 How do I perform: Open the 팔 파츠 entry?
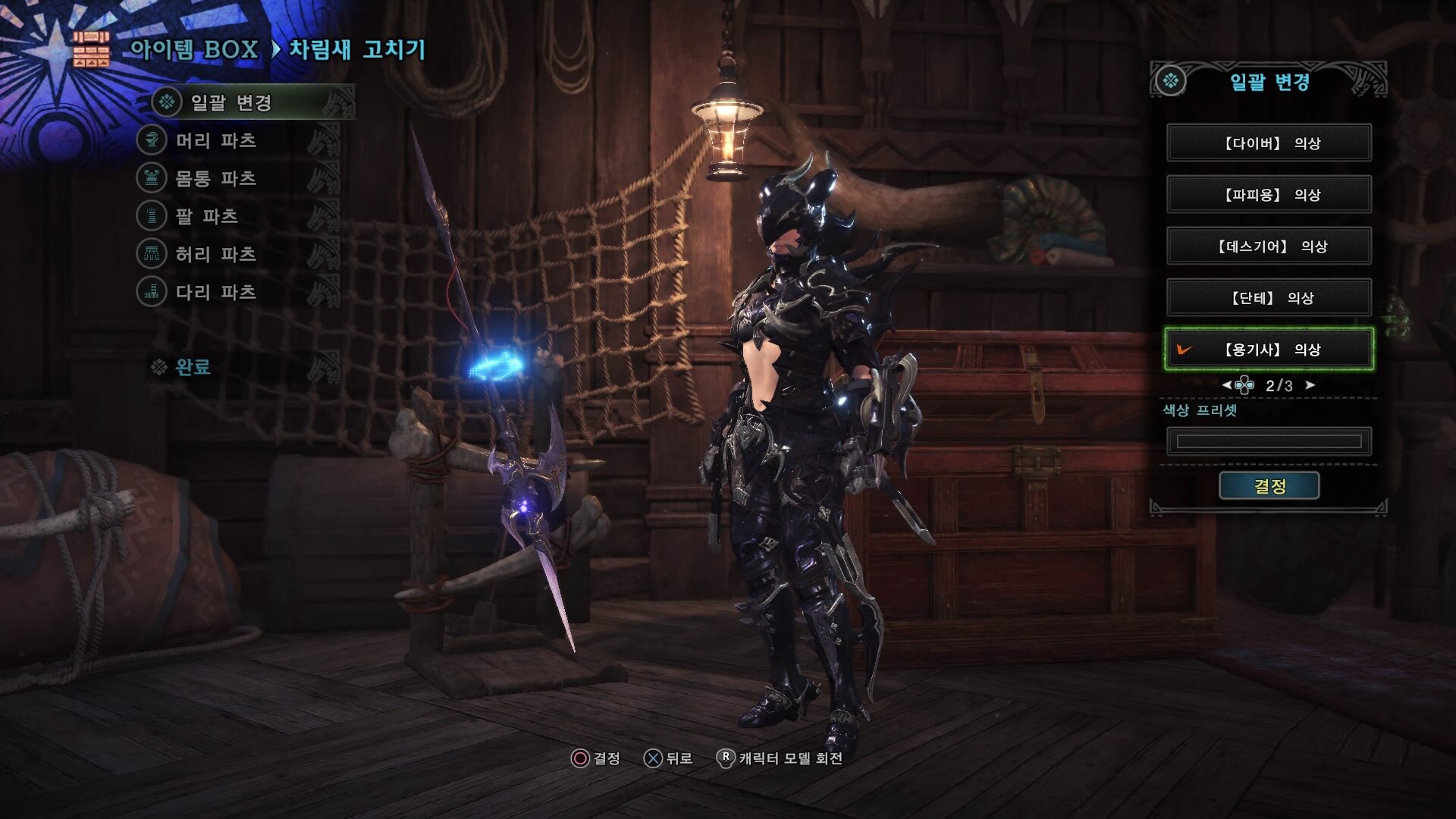(206, 216)
